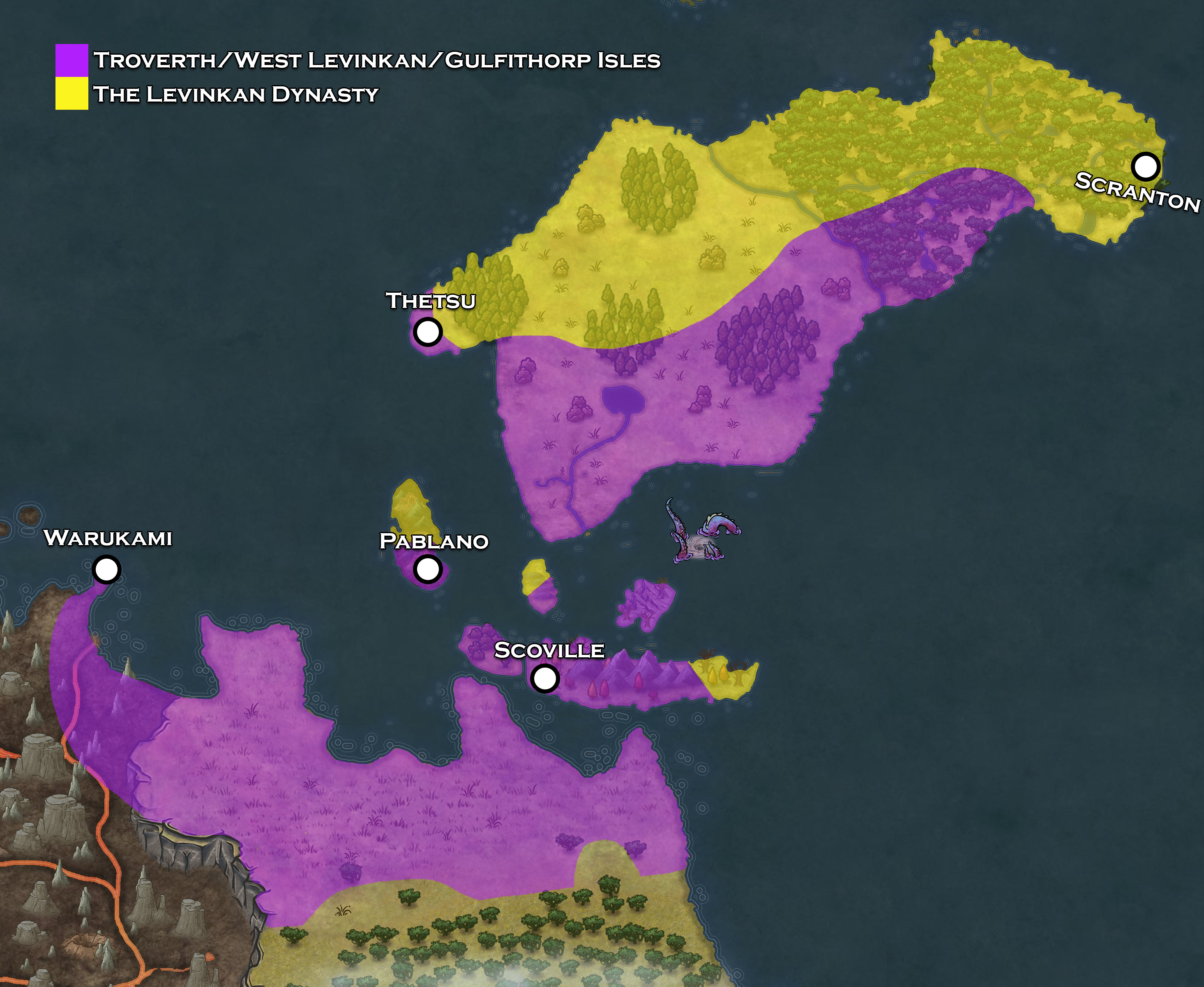Select the Warukami map marker
Image resolution: width=1204 pixels, height=987 pixels.
pos(106,569)
